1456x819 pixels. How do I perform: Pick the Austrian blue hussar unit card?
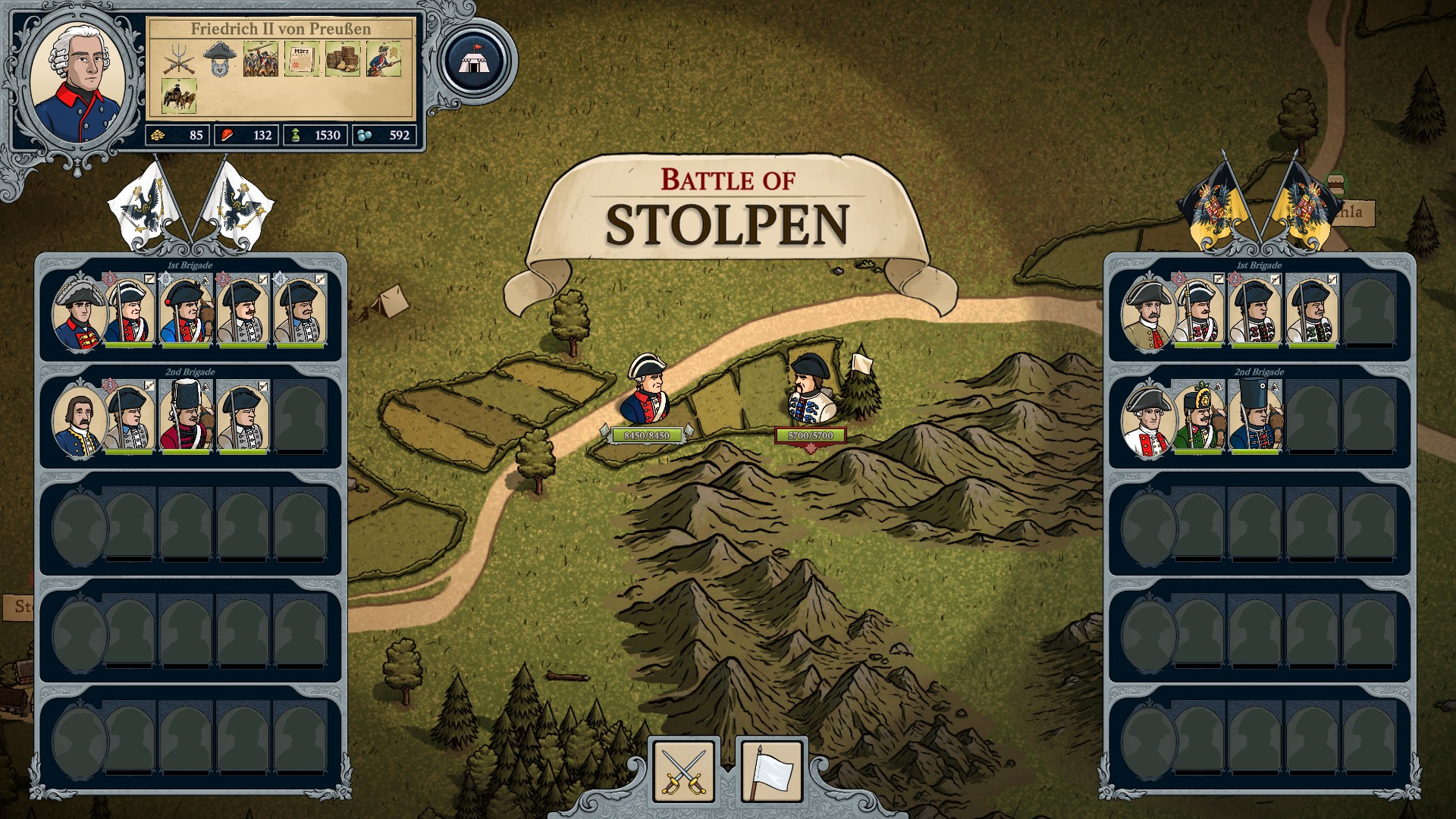pos(1255,417)
